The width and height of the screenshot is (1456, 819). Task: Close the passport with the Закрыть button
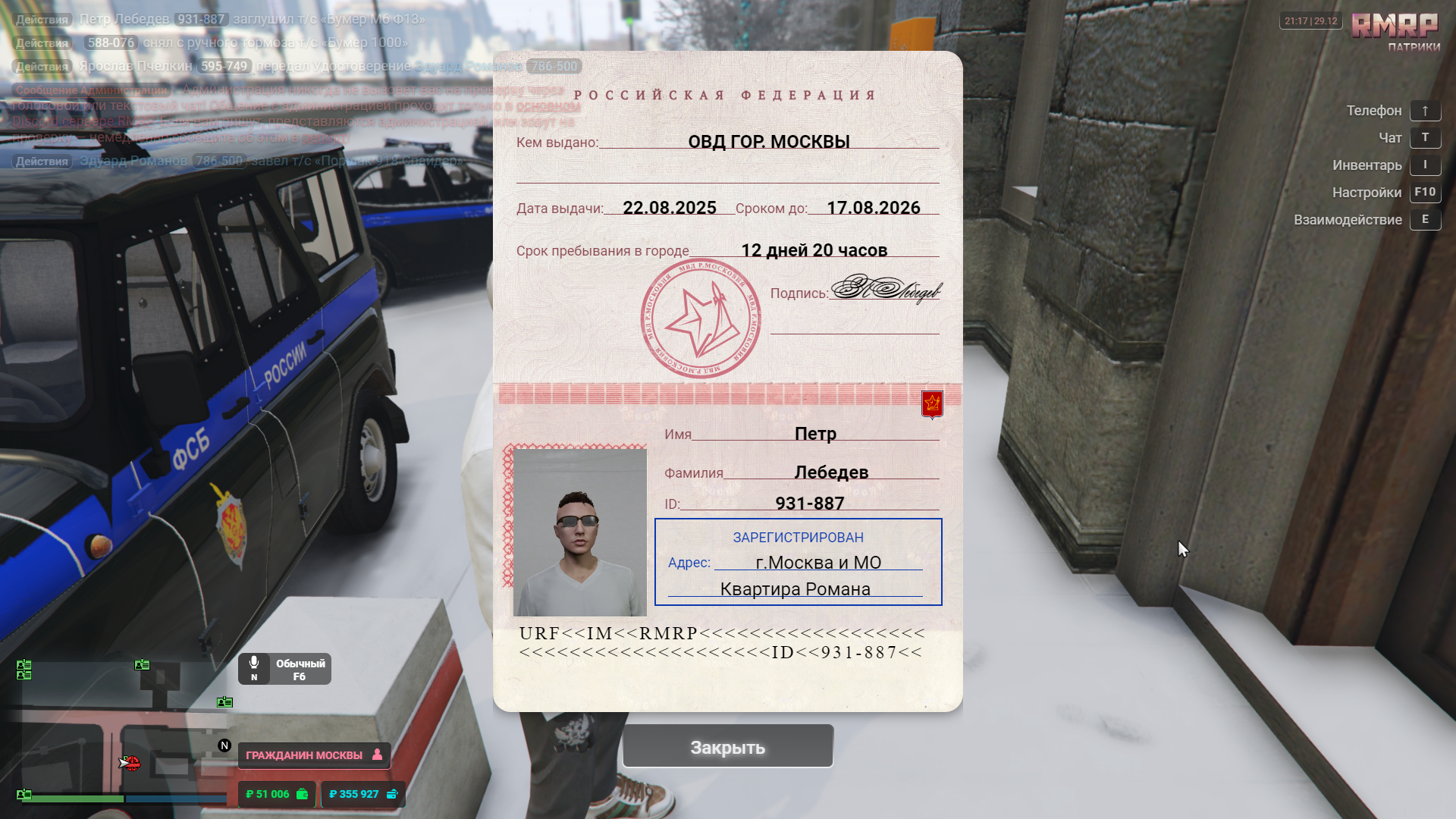[x=727, y=747]
